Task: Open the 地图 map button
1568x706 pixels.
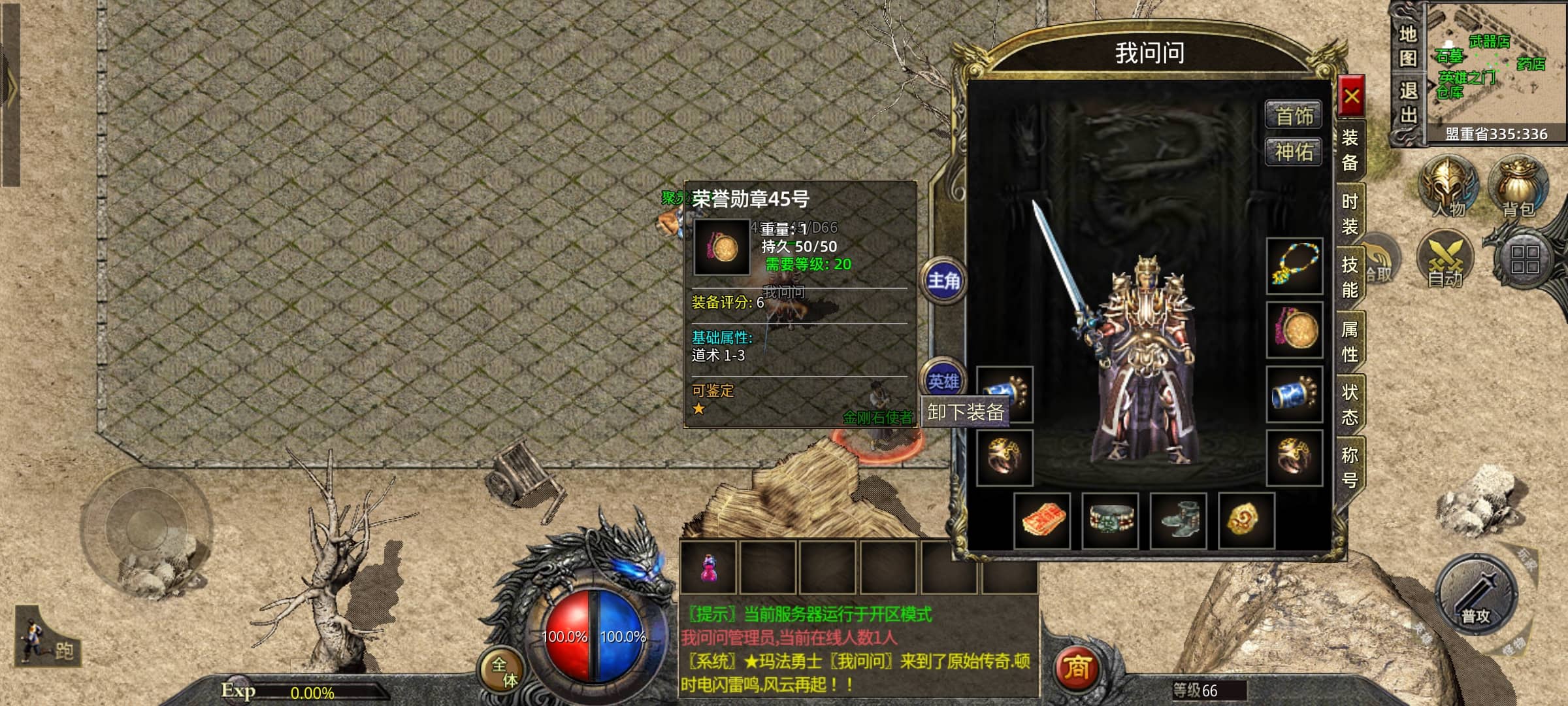Action: click(1408, 46)
